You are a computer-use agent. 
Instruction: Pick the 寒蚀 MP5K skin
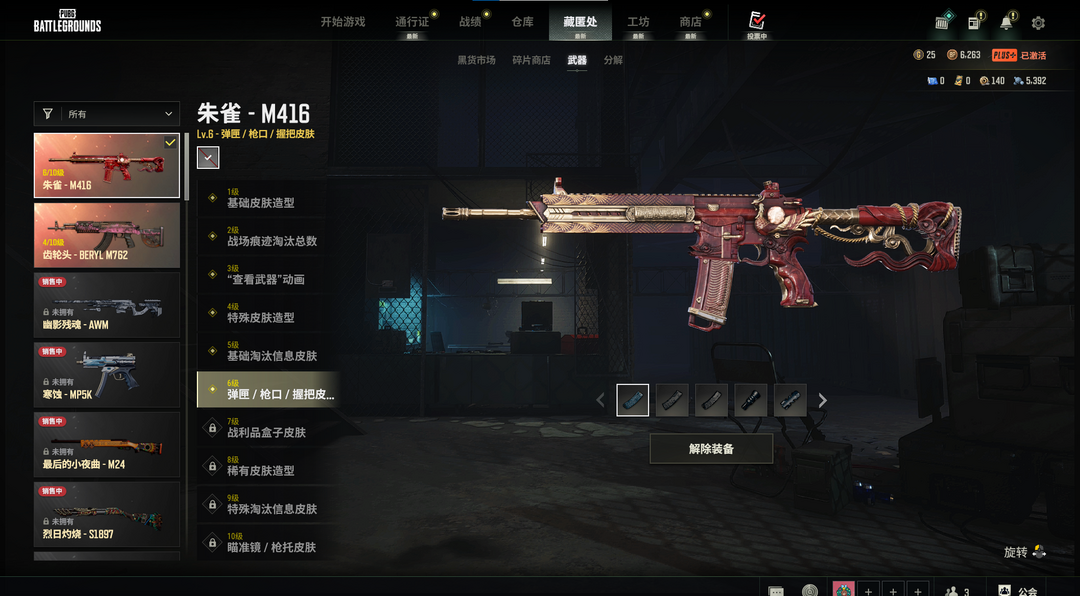107,375
